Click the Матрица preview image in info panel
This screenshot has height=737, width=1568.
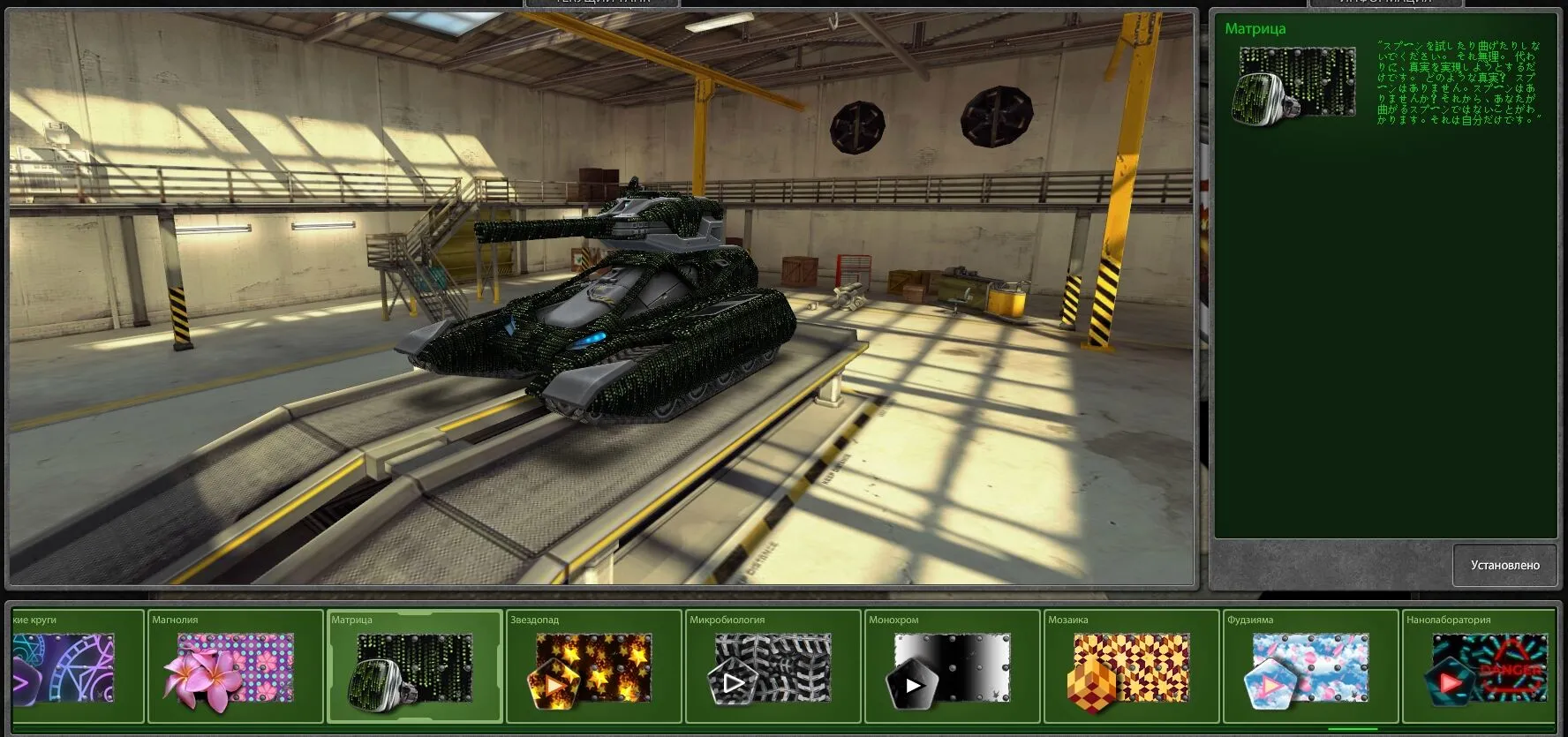coord(1294,85)
